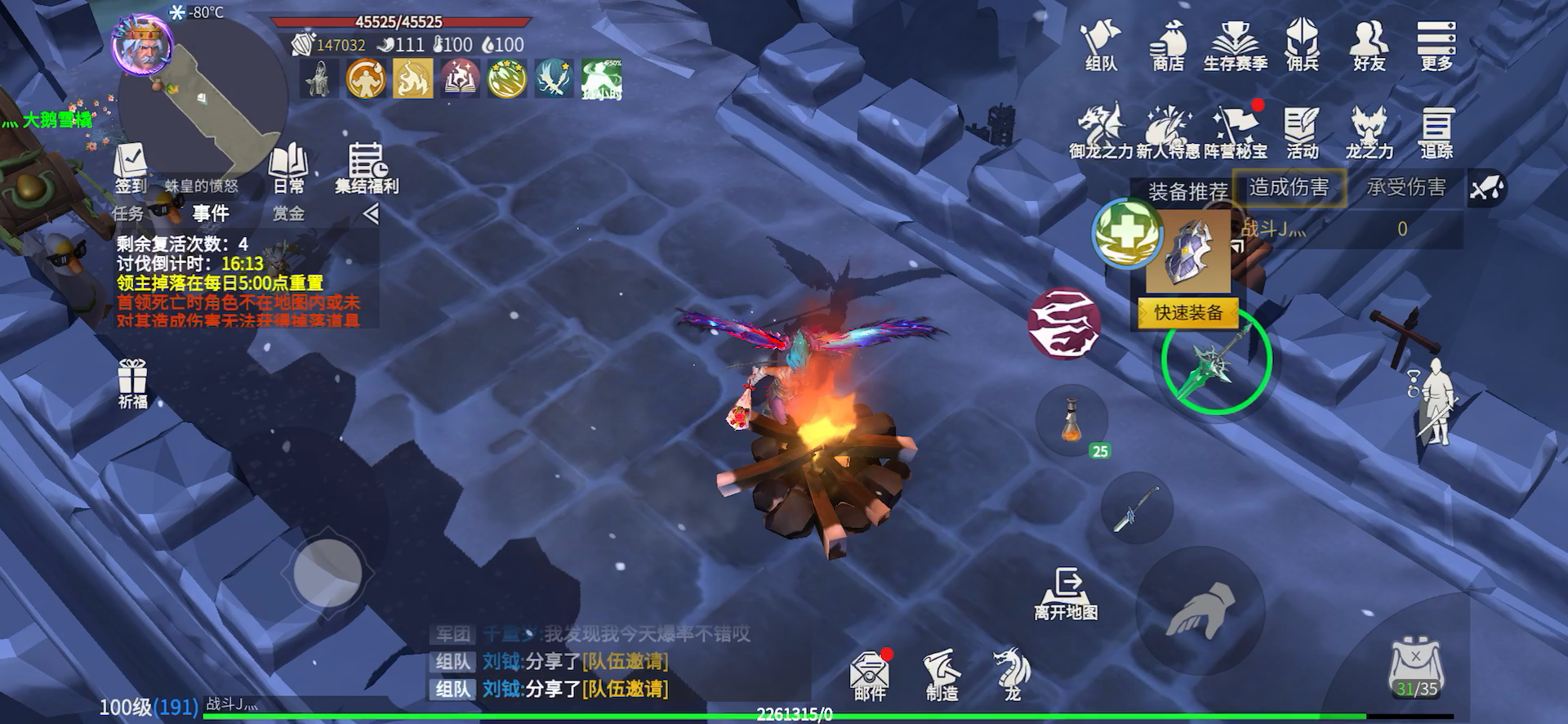
Task: Switch to the 事件 event tab
Action: point(211,214)
